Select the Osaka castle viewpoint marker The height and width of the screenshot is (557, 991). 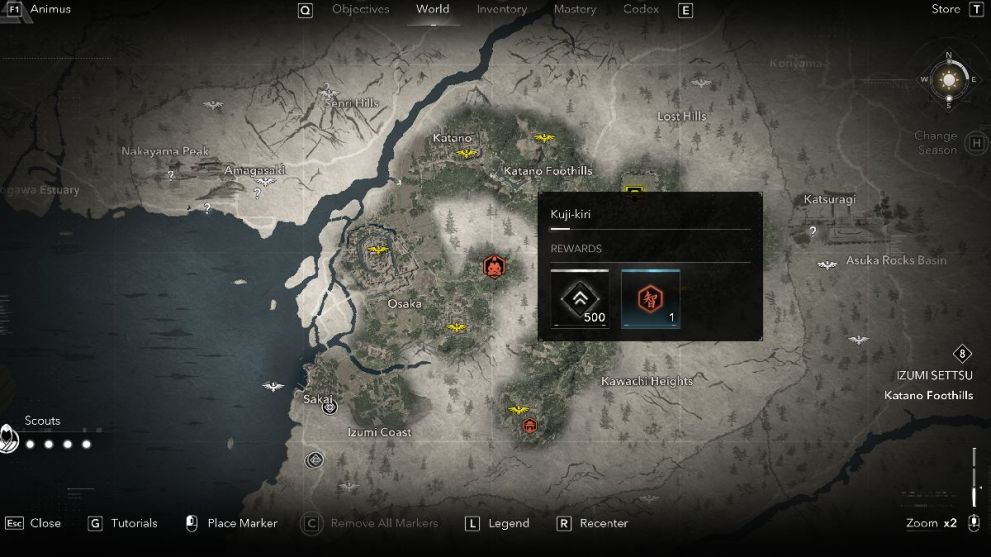pyautogui.click(x=378, y=250)
